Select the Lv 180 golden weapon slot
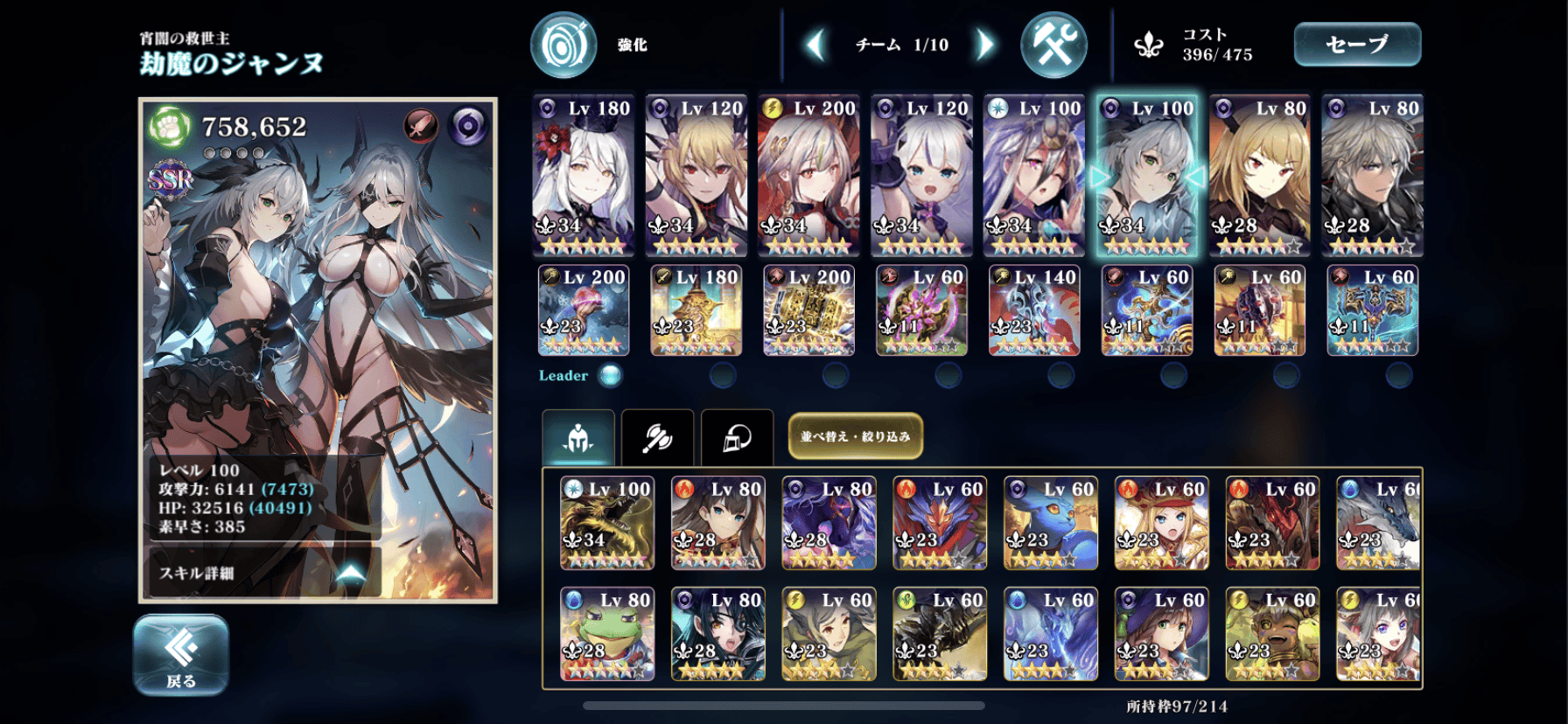Viewport: 1568px width, 724px height. pos(696,310)
